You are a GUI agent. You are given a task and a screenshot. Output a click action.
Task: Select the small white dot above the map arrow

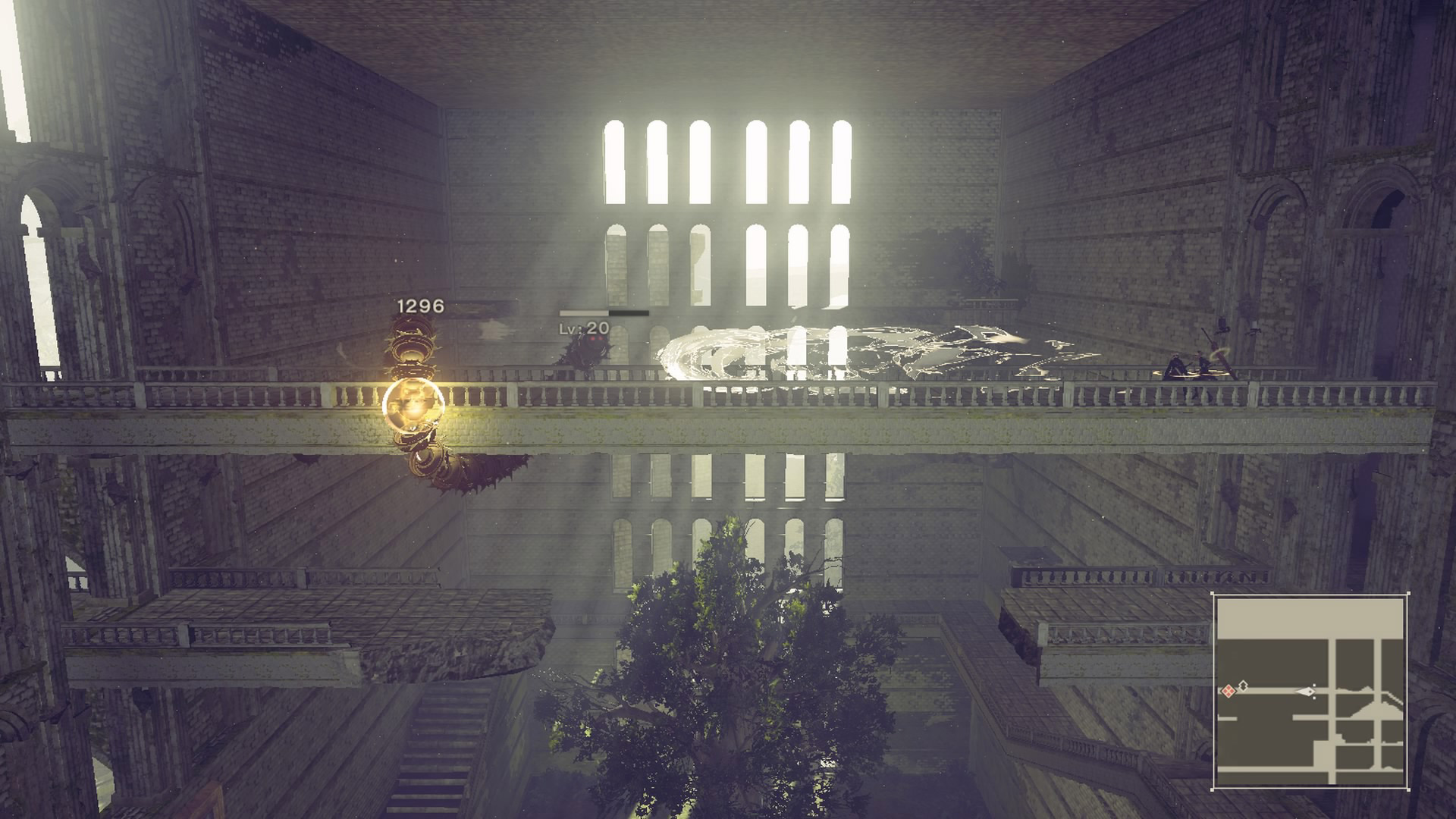tap(1314, 683)
